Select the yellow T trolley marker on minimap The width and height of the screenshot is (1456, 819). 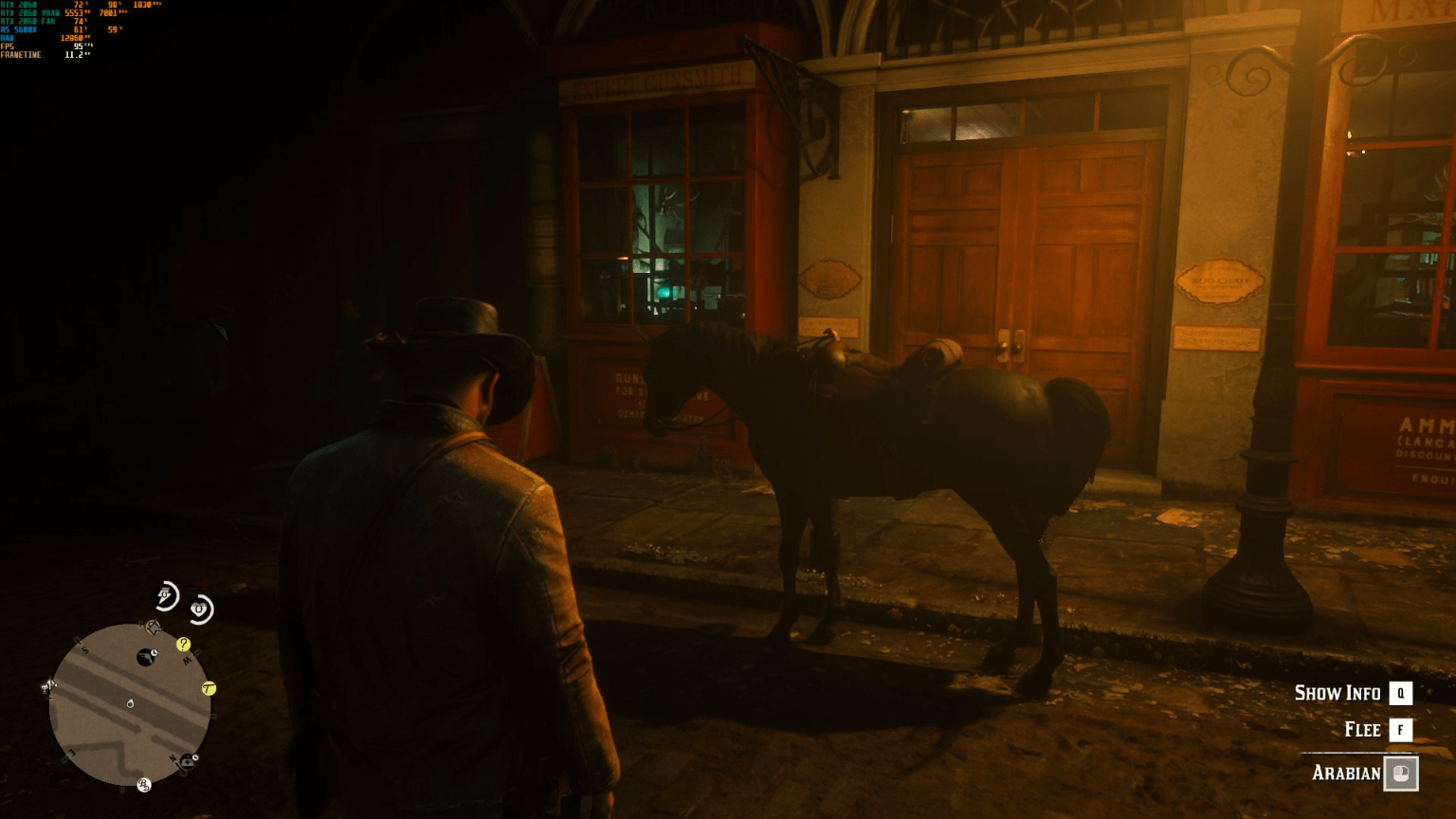(x=209, y=689)
